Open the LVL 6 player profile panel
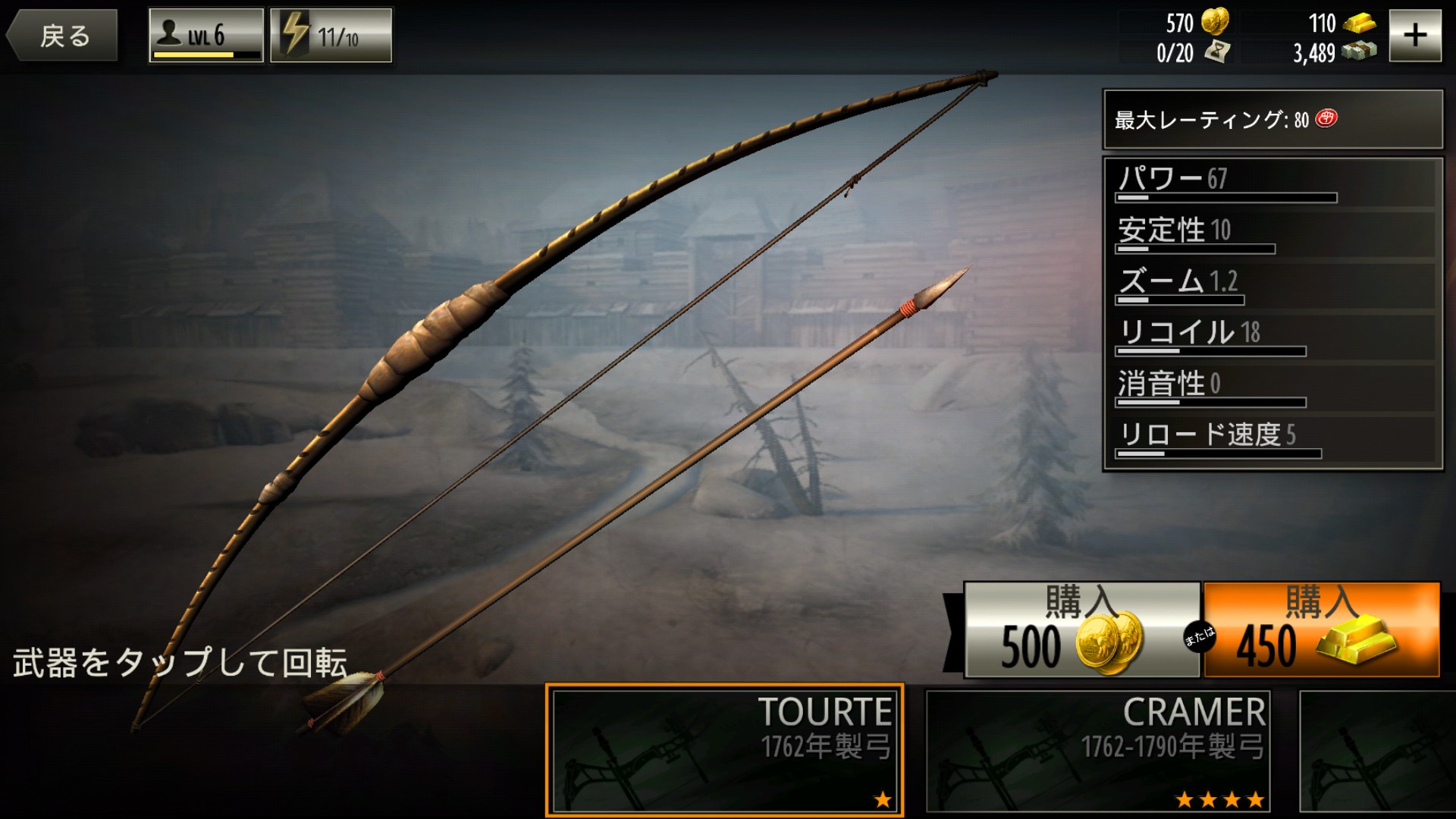This screenshot has width=1456, height=819. coord(206,36)
